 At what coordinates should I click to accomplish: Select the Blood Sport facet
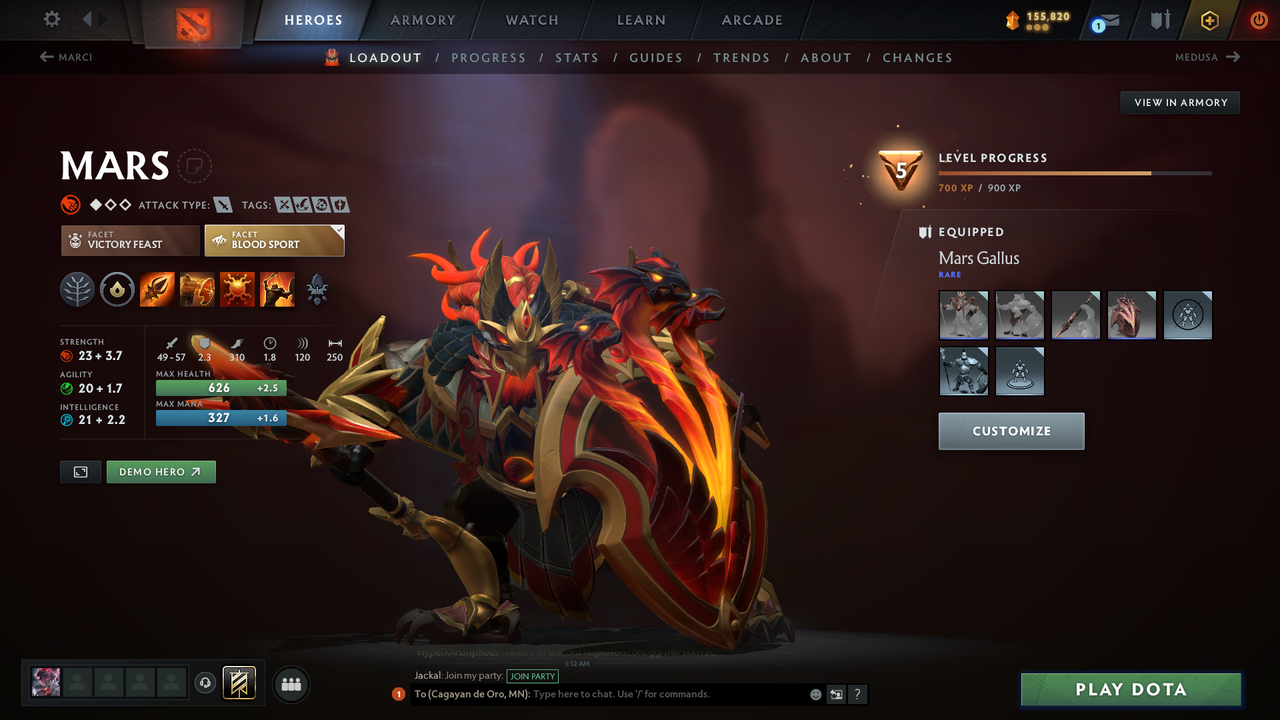274,240
